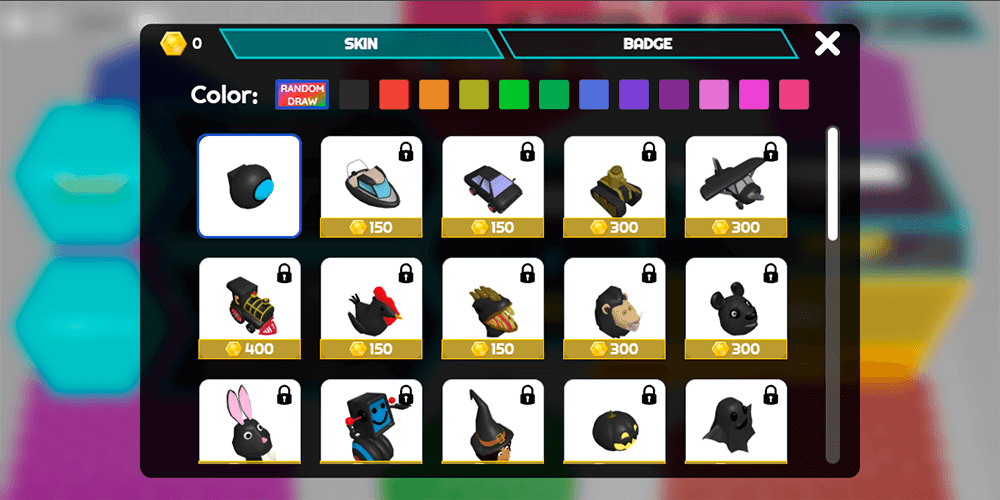1000x500 pixels.
Task: Pick the black ghost skin
Action: point(736,422)
